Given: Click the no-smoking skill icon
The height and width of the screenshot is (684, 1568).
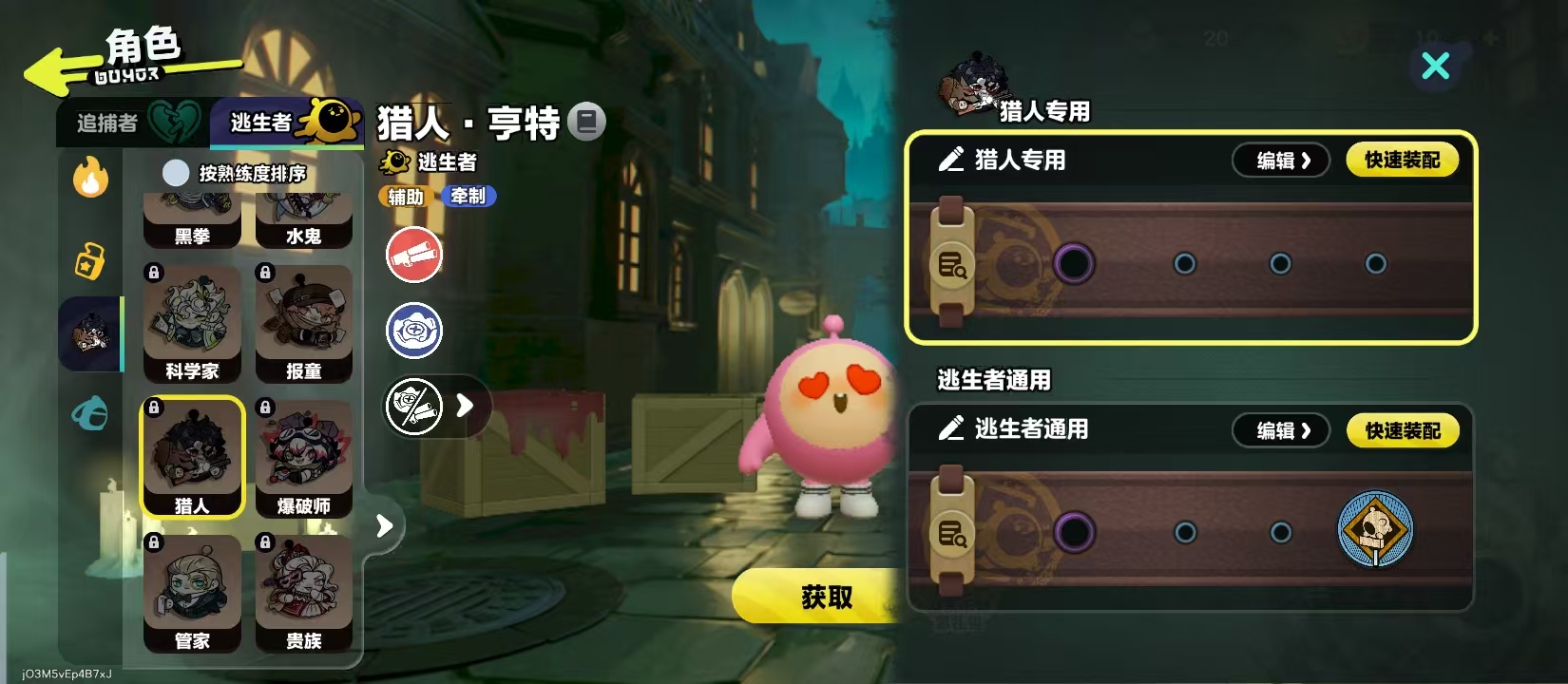Looking at the screenshot, I should [413, 406].
